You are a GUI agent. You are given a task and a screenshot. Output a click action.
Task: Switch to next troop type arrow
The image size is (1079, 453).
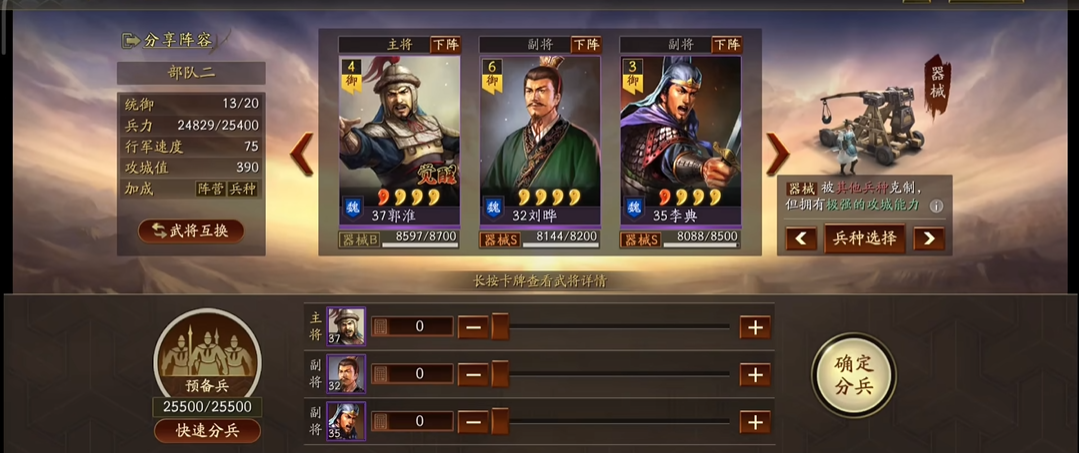[929, 239]
